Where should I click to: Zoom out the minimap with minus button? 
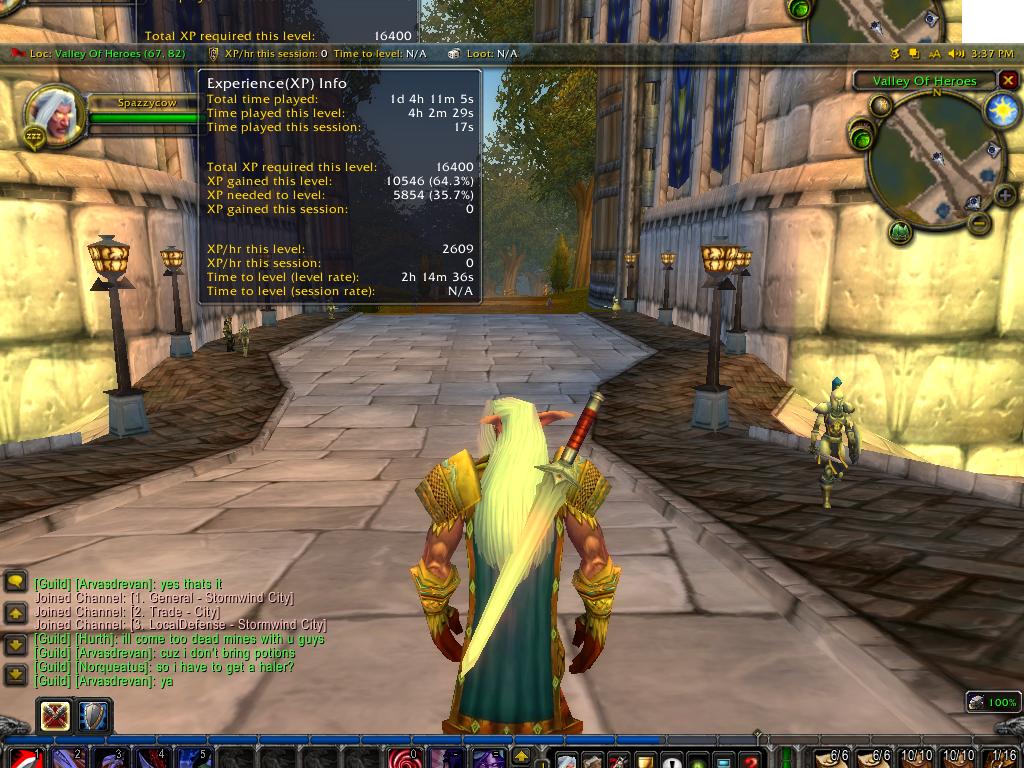point(981,223)
